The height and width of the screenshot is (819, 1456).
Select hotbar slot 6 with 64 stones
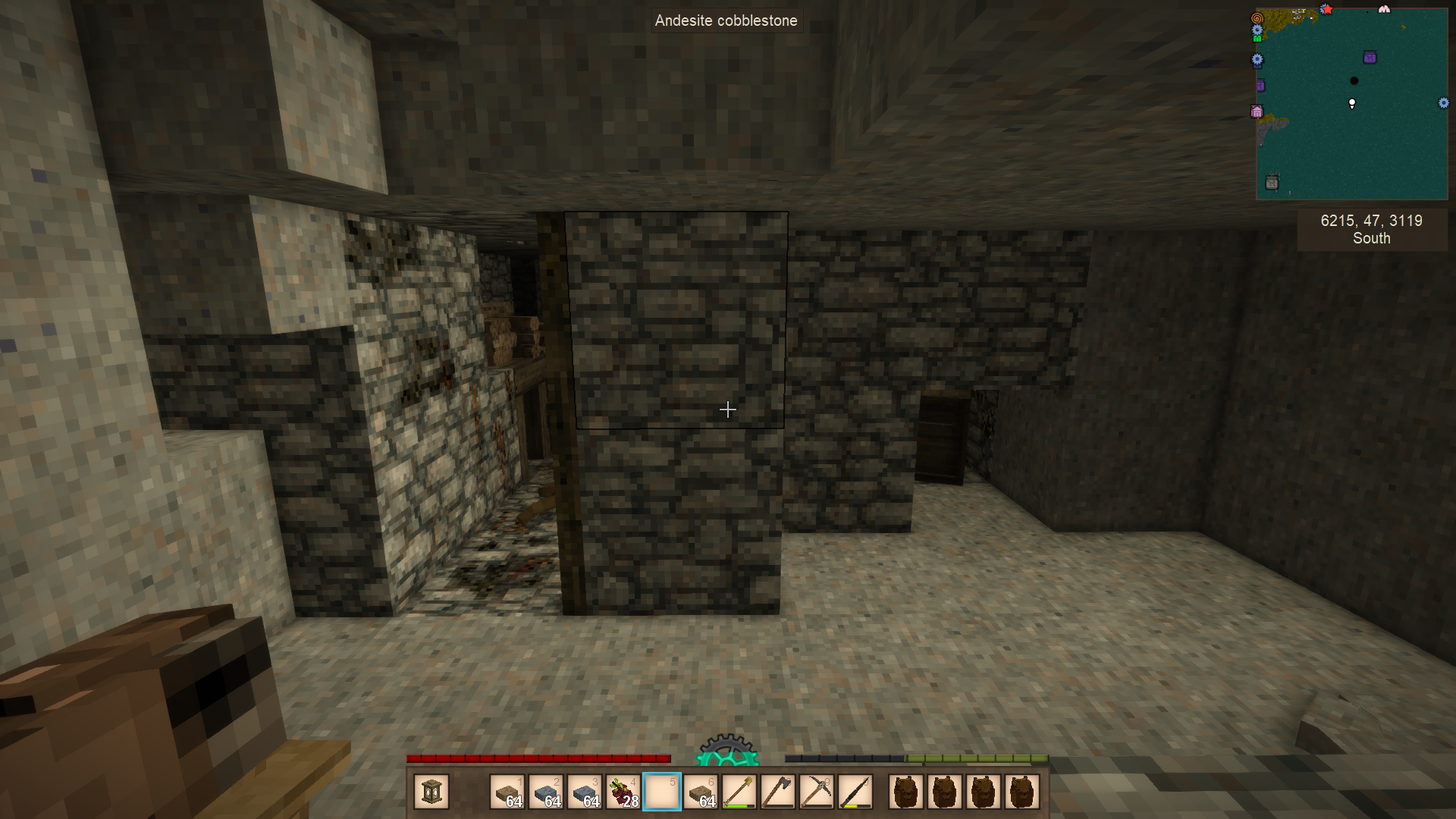701,792
